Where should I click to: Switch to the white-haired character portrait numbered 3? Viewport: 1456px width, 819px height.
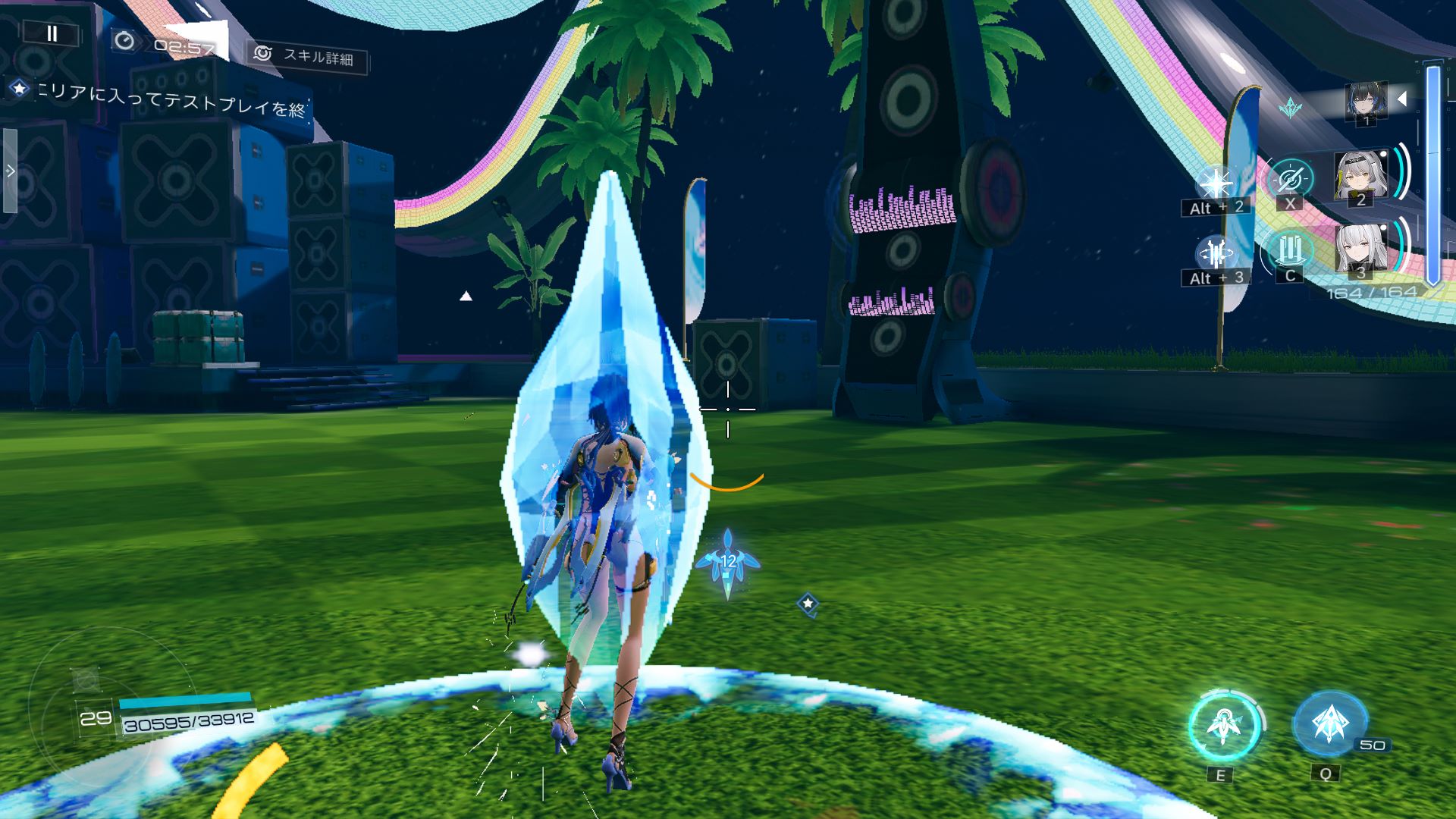[1360, 249]
